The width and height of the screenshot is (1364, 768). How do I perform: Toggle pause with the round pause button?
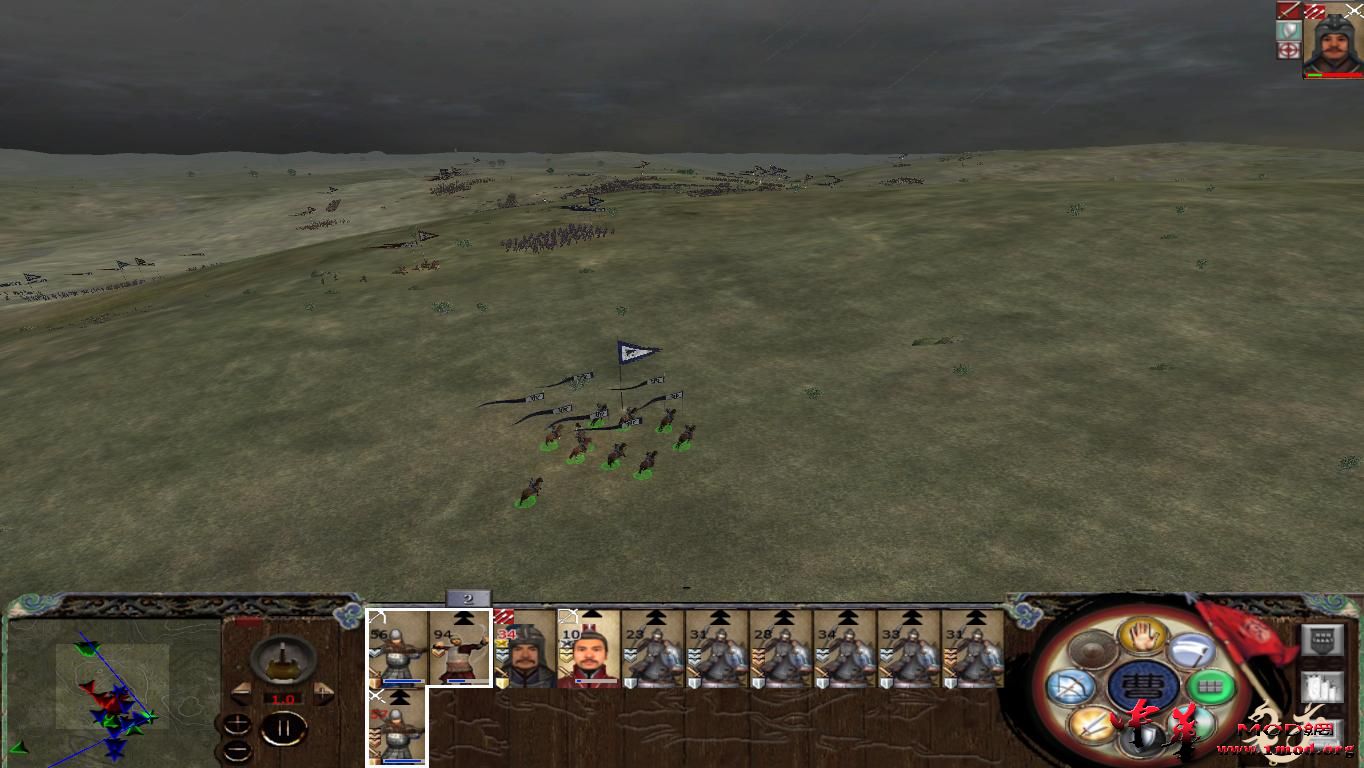[x=285, y=727]
